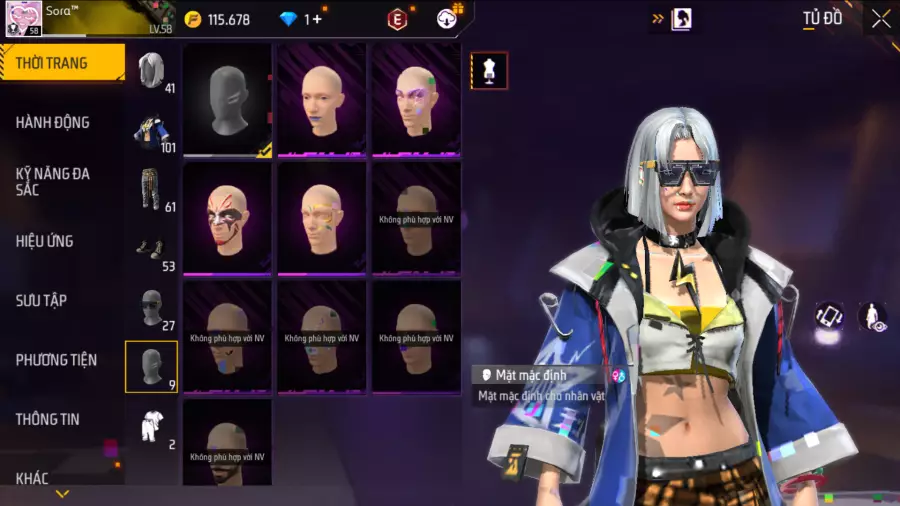Viewport: 900px width, 506px height.
Task: Switch to the Hành Động menu
Action: [x=53, y=123]
